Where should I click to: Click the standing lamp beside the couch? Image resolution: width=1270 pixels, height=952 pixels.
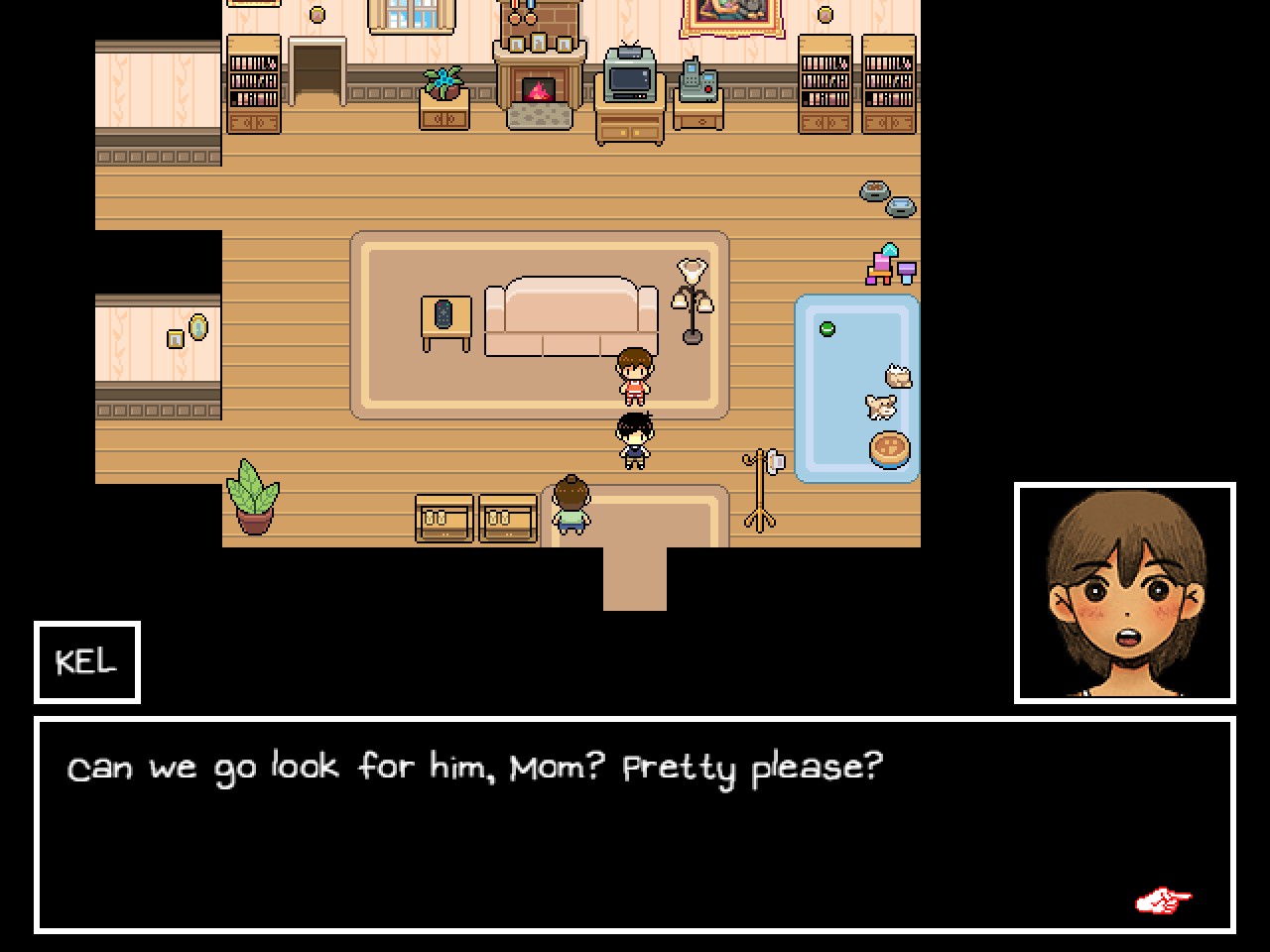pos(690,297)
